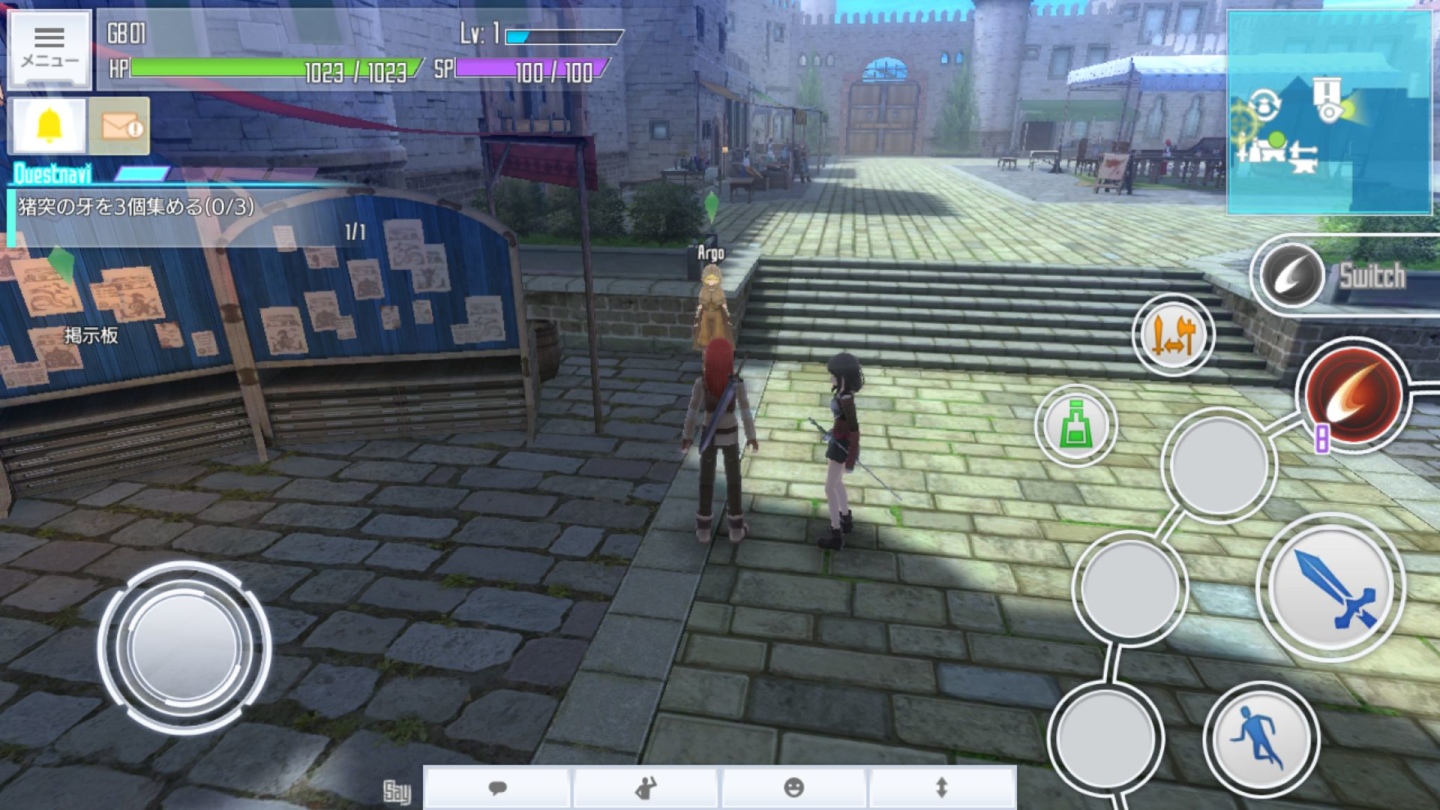Click the HP bar showing 1023/1023
The image size is (1440, 810).
[x=270, y=70]
